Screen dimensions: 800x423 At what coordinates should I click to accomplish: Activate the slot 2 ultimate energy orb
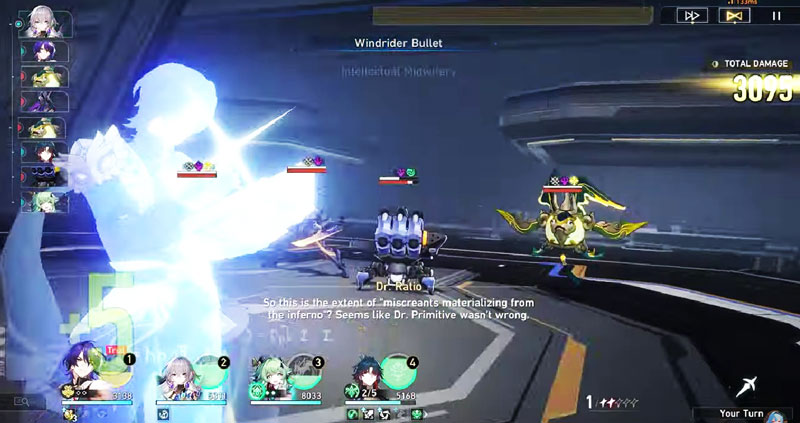pos(212,374)
